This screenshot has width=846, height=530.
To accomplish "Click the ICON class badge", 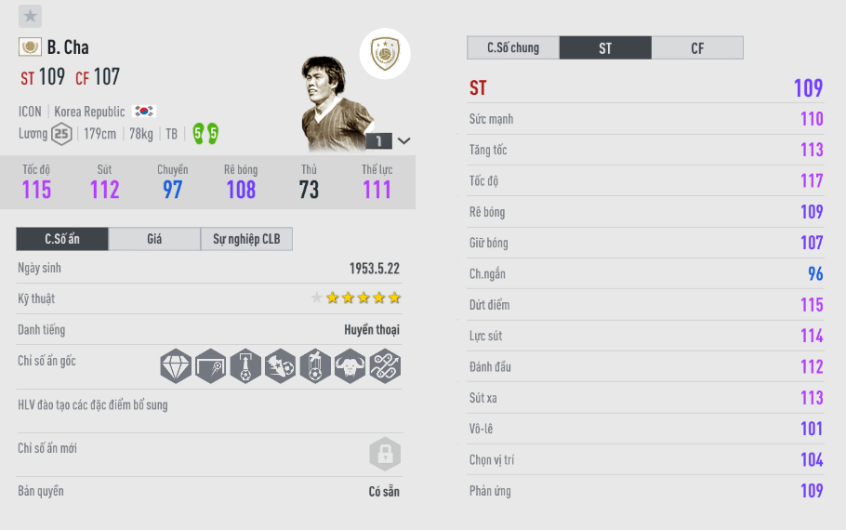I will pyautogui.click(x=385, y=54).
